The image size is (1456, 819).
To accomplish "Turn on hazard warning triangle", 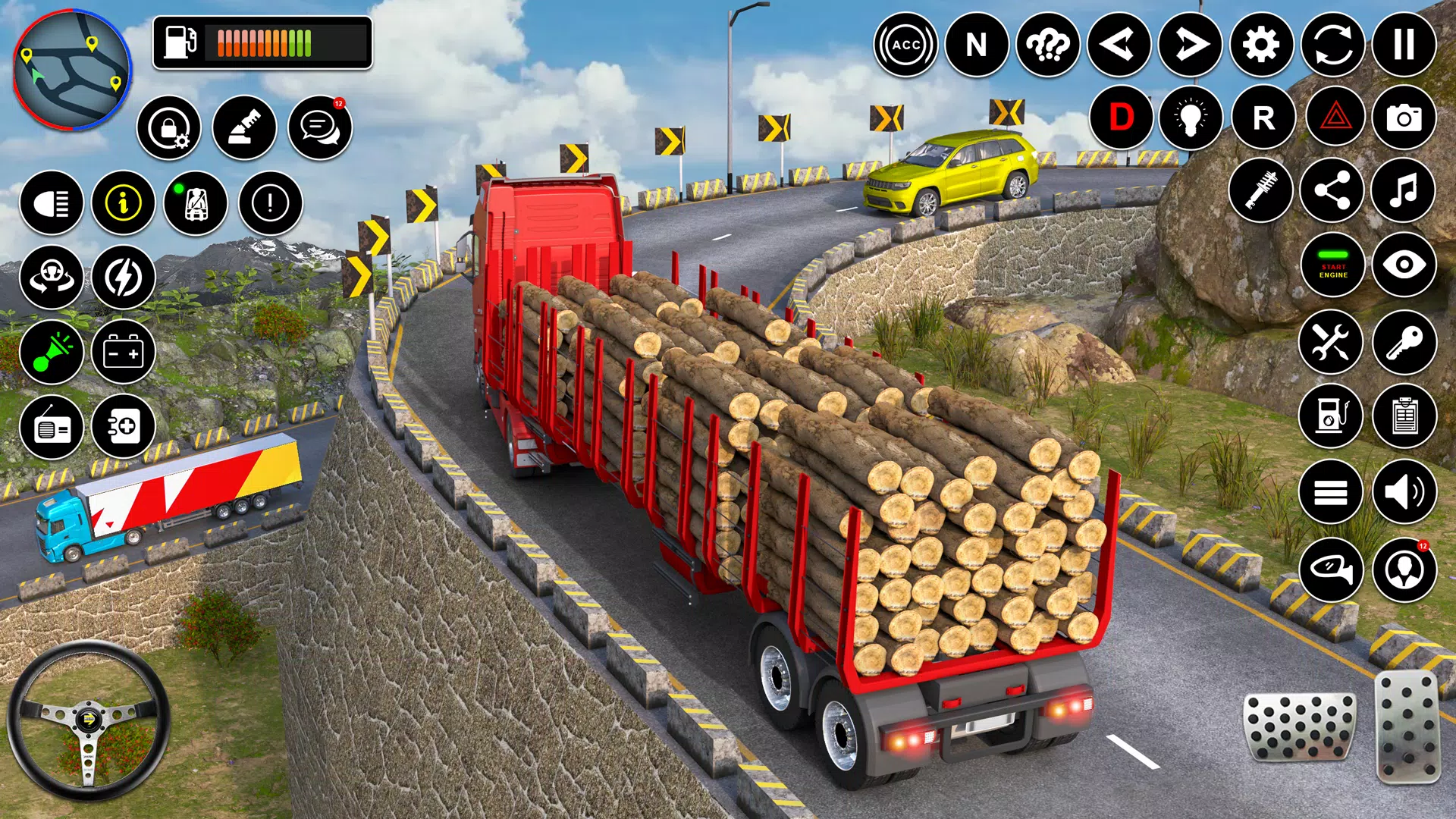I will click(1335, 118).
